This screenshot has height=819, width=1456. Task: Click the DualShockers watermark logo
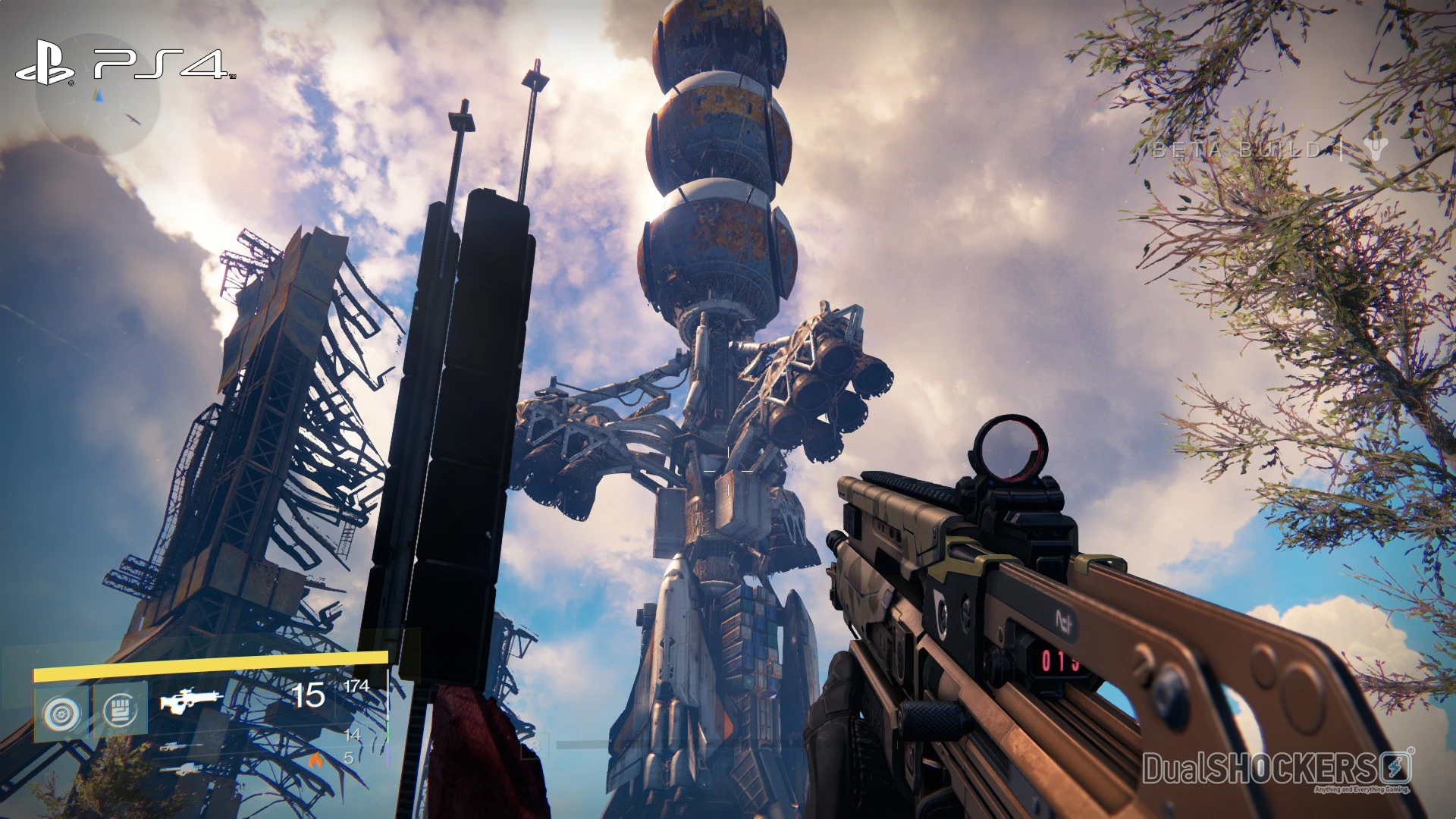pos(1277,769)
